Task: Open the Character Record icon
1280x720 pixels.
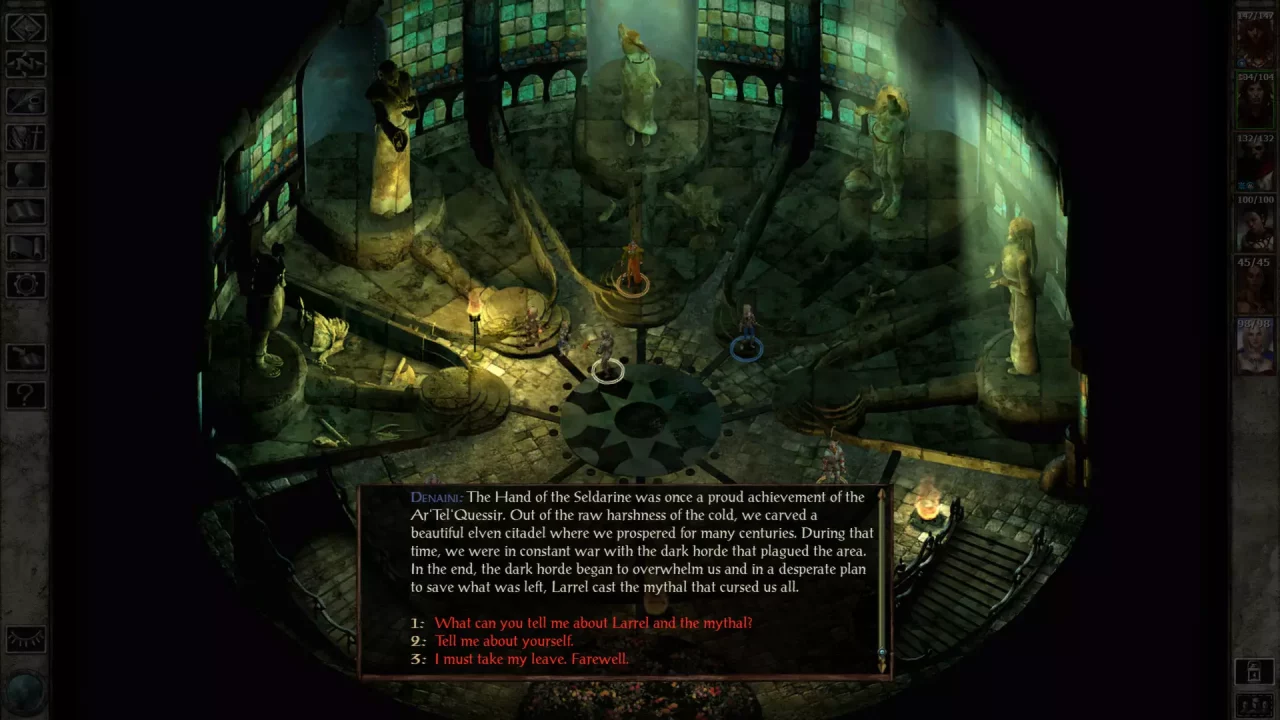Action: coord(25,174)
